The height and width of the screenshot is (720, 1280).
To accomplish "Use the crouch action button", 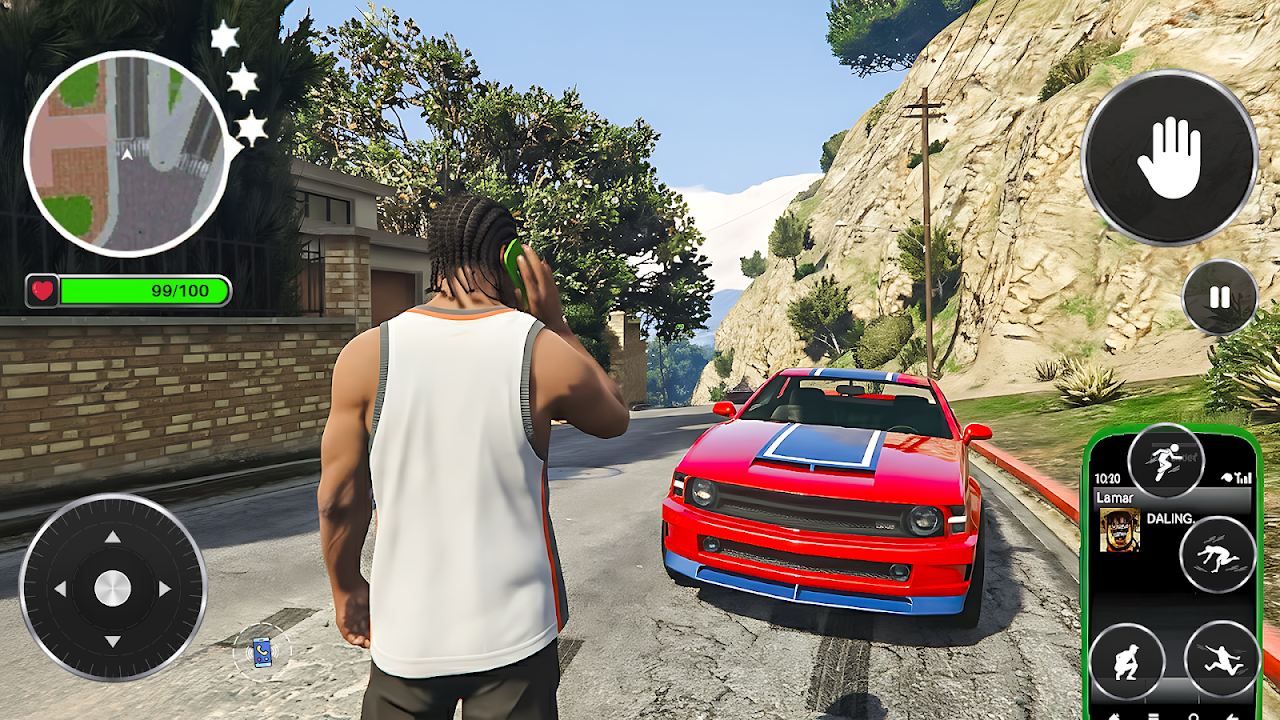I will (1127, 661).
